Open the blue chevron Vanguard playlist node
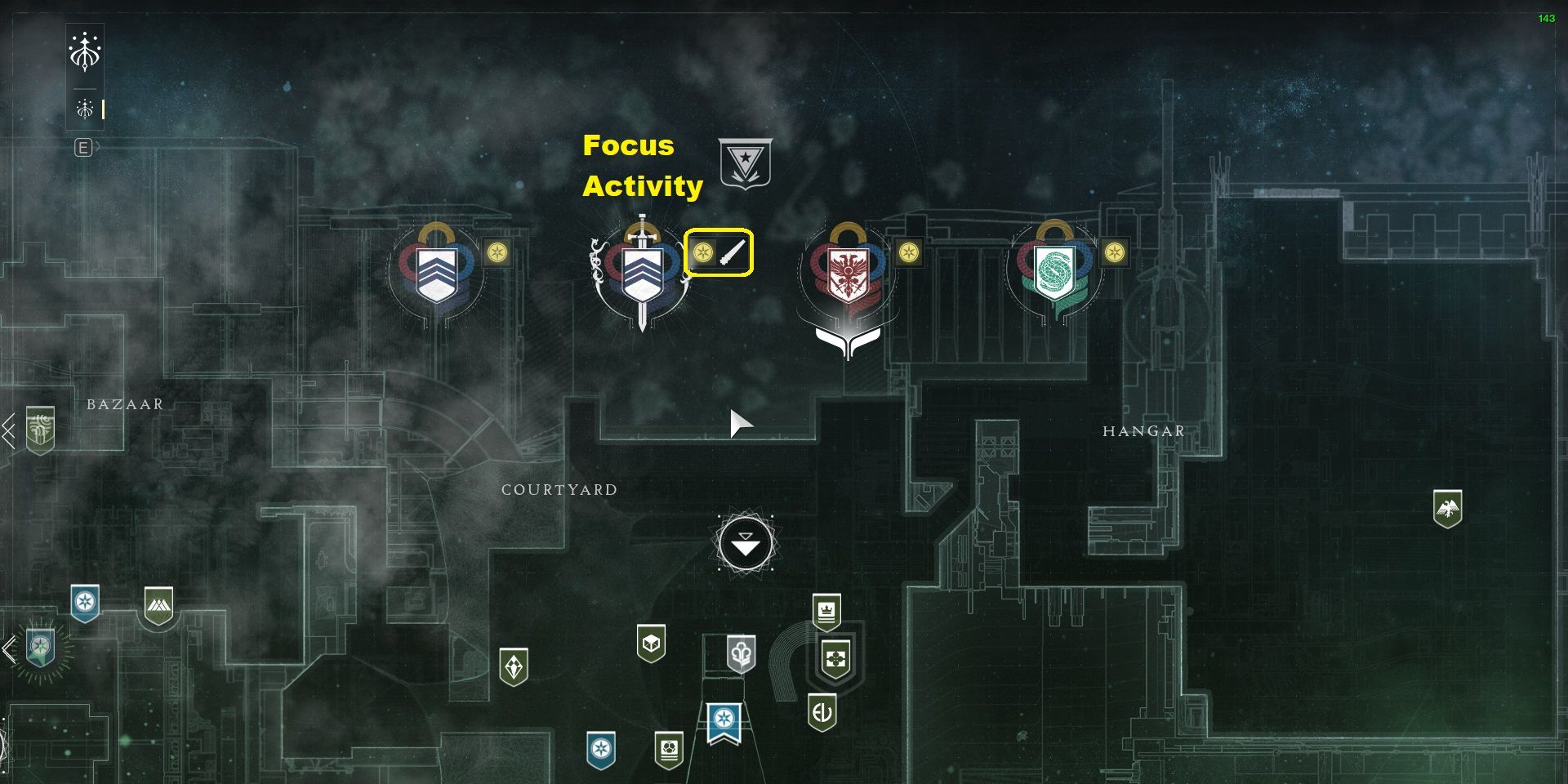1568x784 pixels. pos(436,272)
